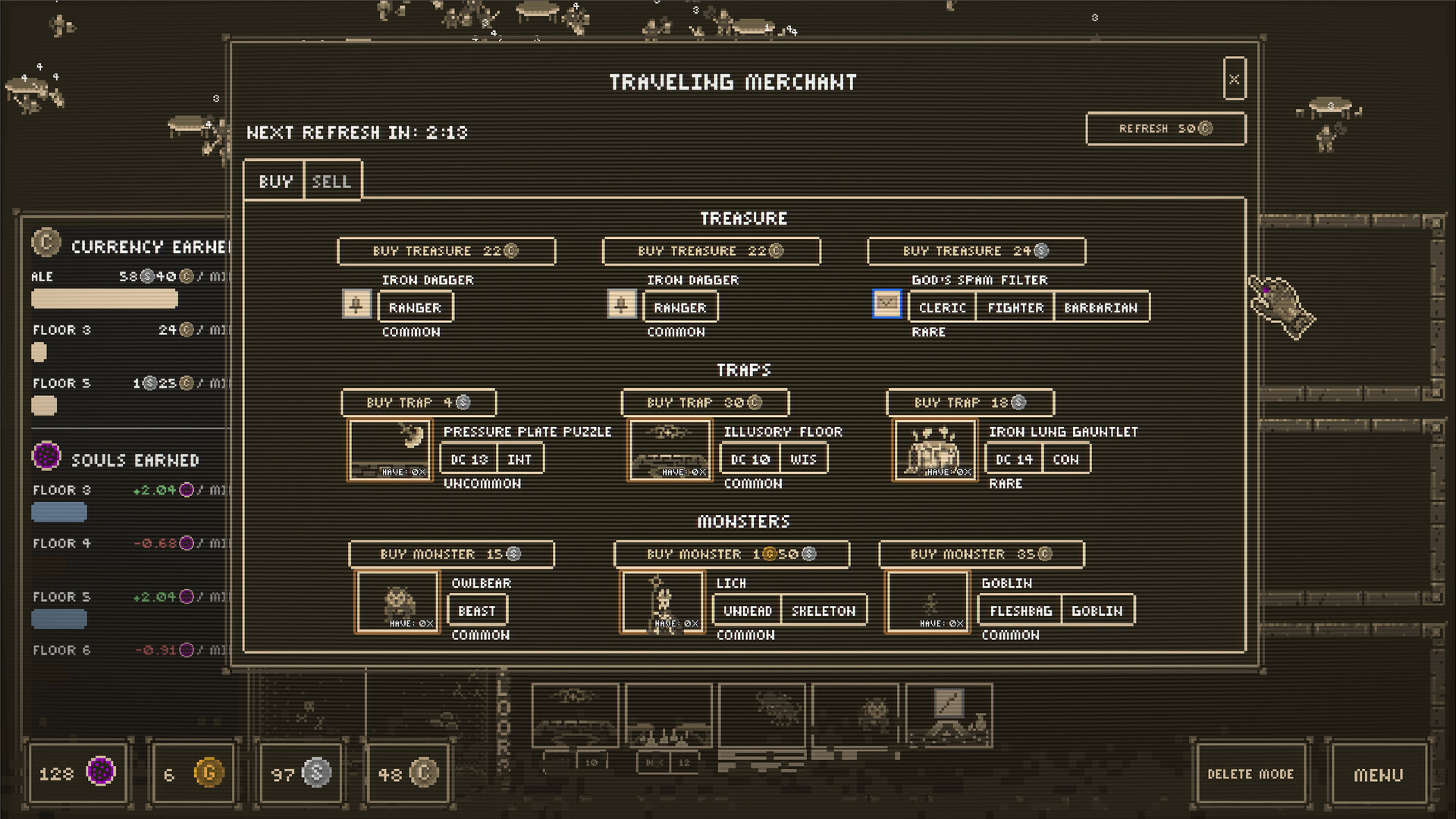Click the gold coin counter

point(194,772)
